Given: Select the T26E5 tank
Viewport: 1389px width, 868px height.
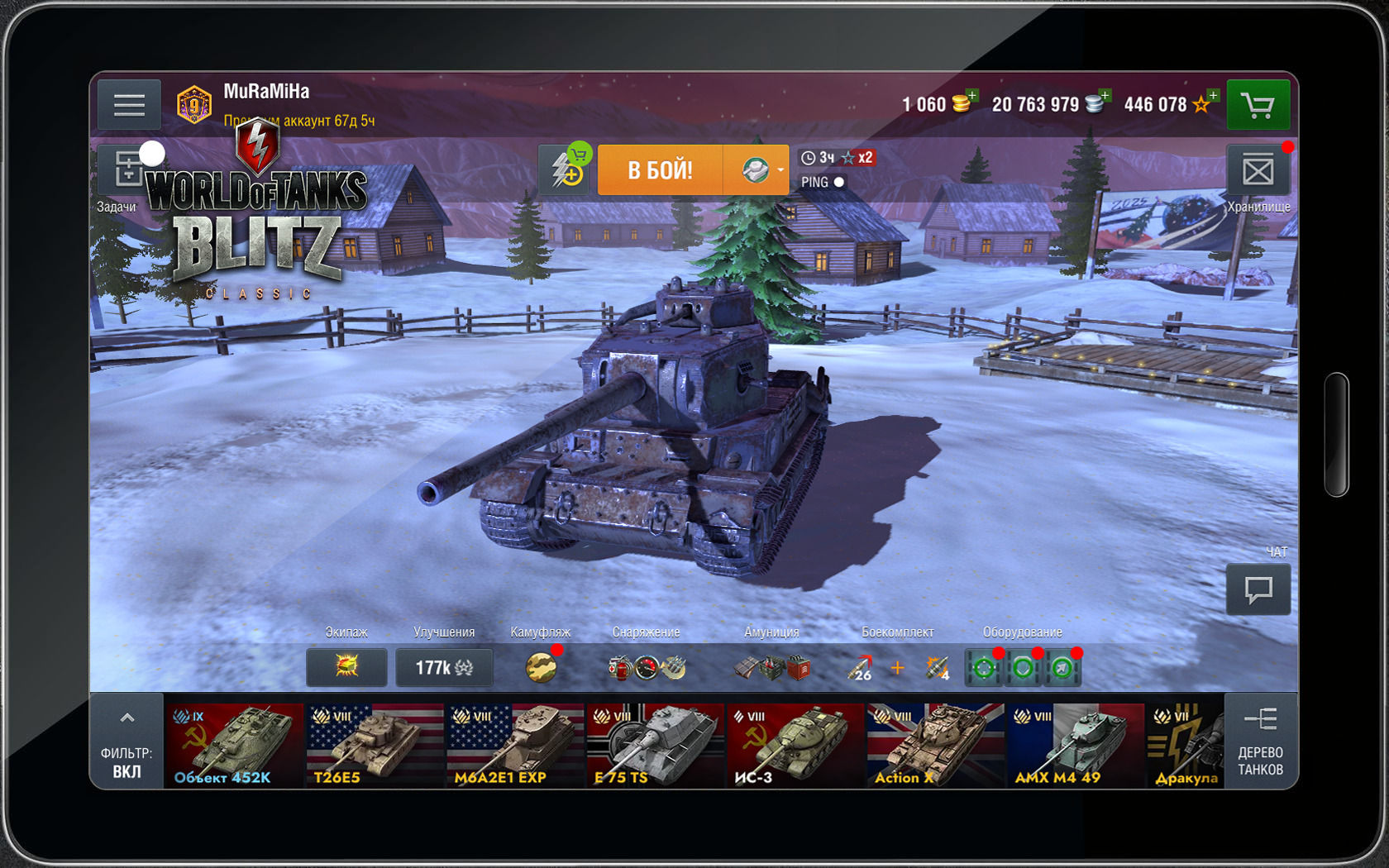Looking at the screenshot, I should pyautogui.click(x=375, y=744).
